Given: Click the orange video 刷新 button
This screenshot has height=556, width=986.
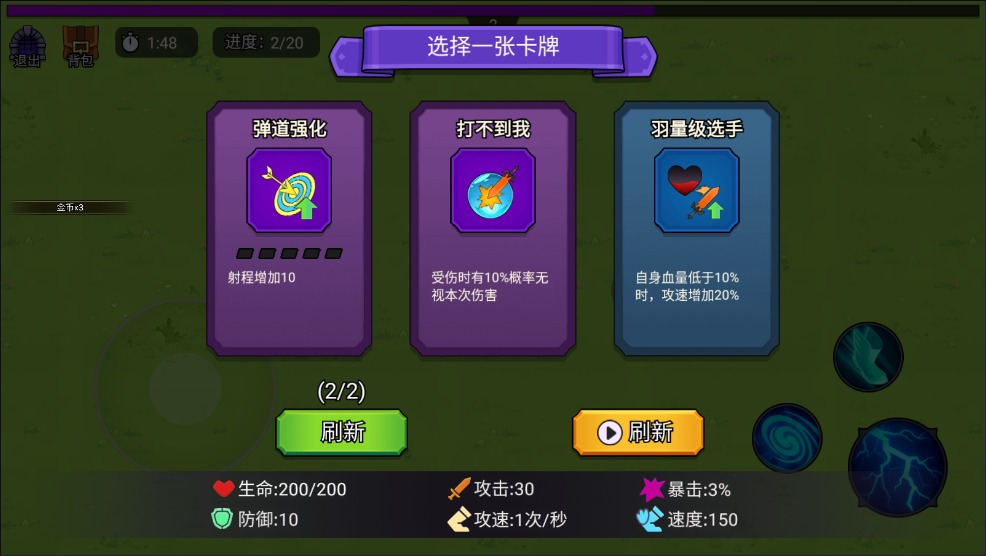Looking at the screenshot, I should 638,432.
